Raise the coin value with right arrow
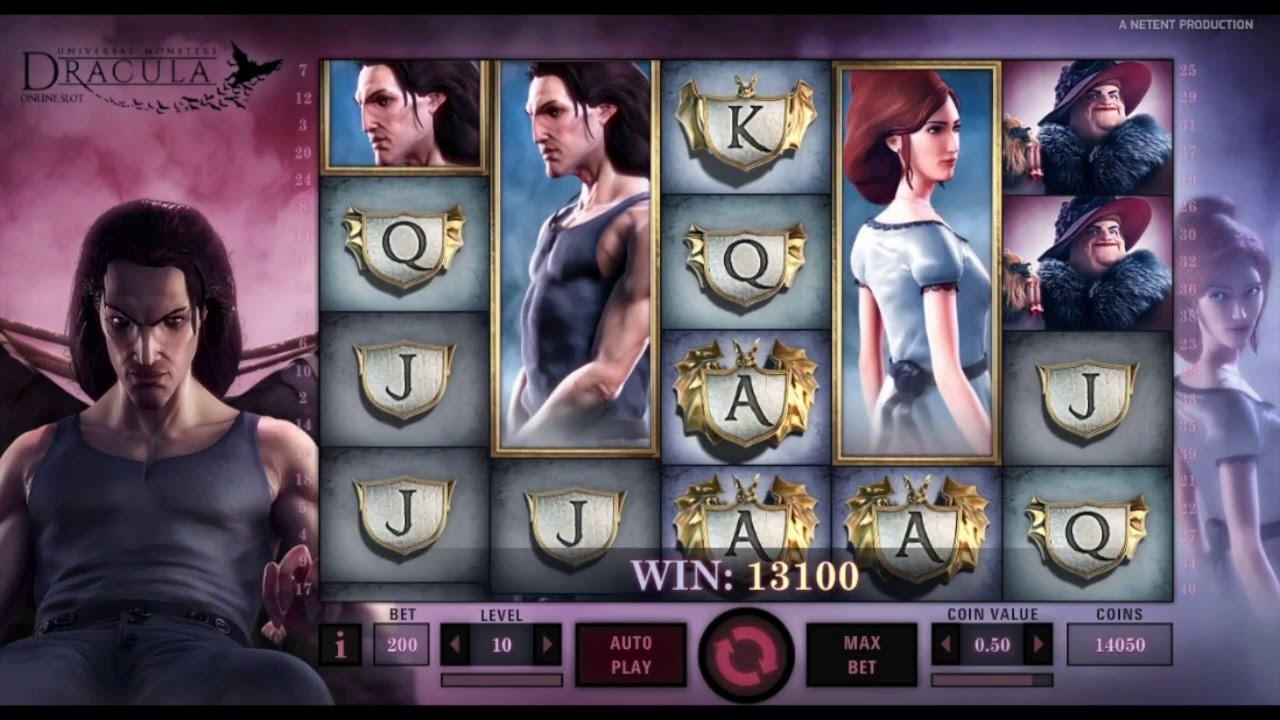1280x720 pixels. pyautogui.click(x=1039, y=645)
